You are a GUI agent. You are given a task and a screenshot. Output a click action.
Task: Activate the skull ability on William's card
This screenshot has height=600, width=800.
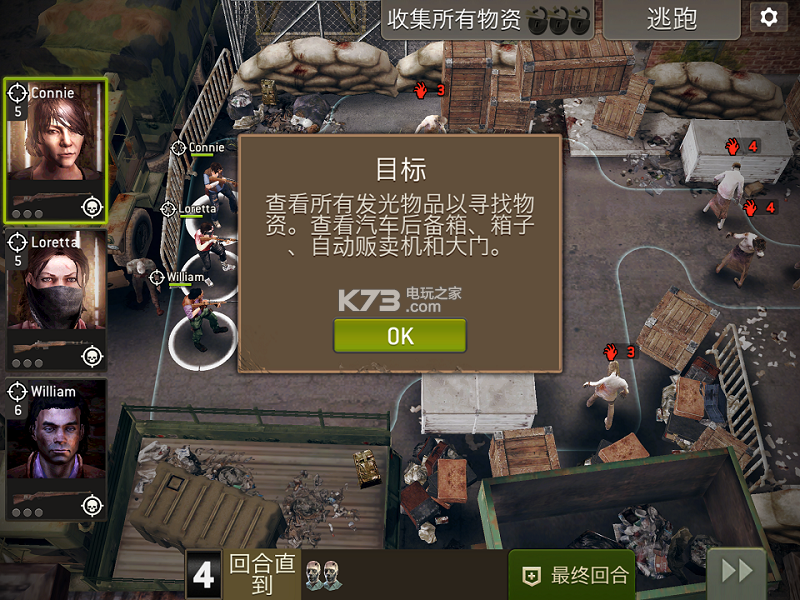(92, 504)
